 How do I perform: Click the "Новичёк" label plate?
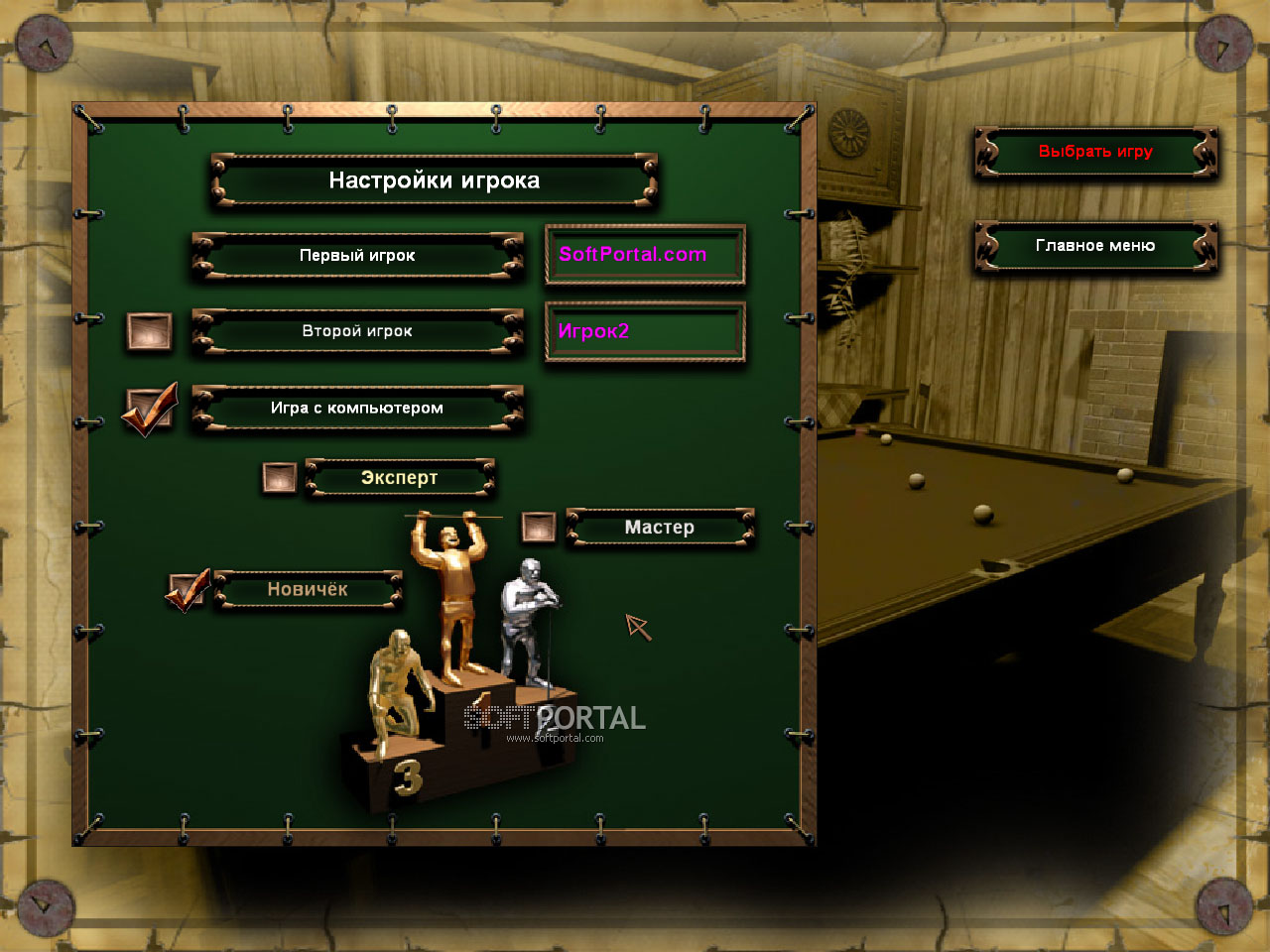pyautogui.click(x=308, y=590)
